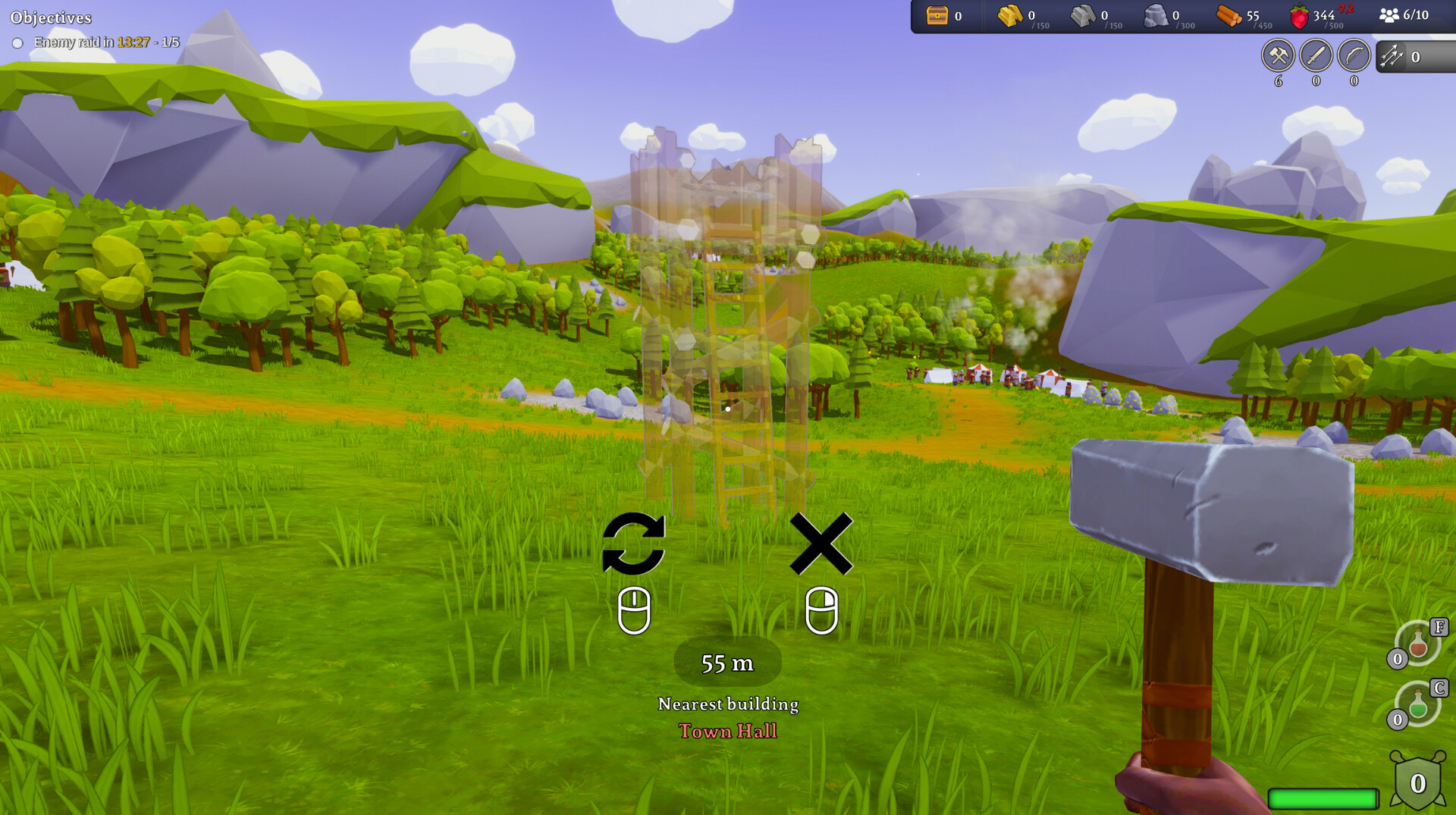Cancel building placement with the X icon
This screenshot has height=815, width=1456.
tap(821, 544)
